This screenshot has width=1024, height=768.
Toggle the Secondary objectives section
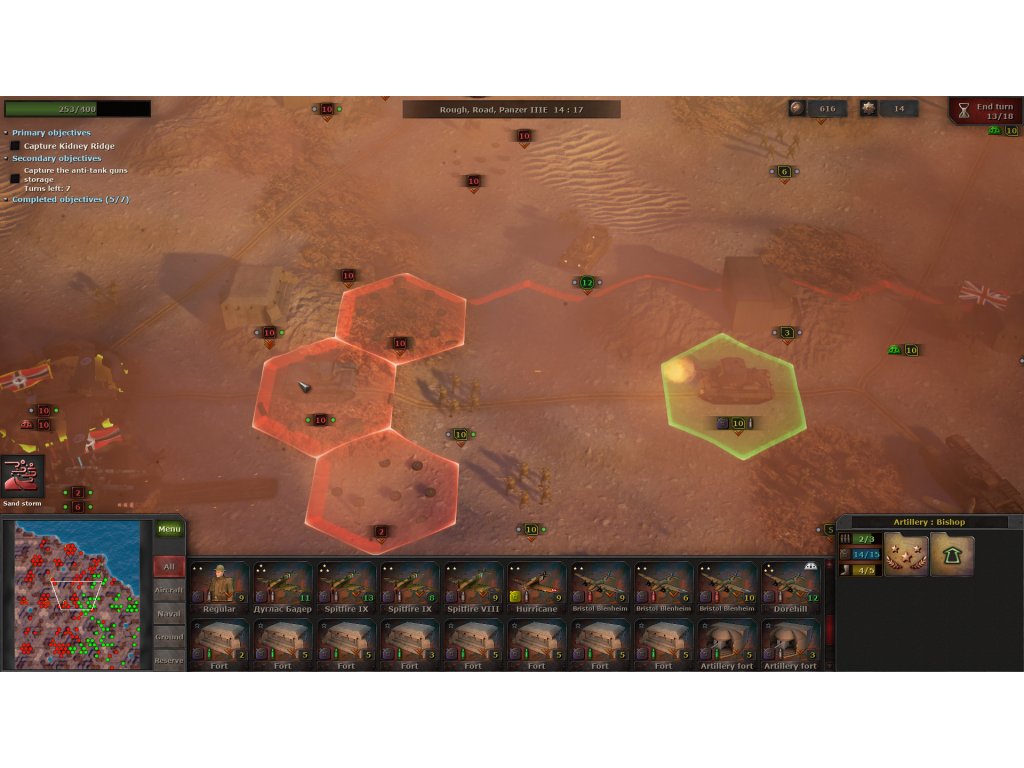pos(56,158)
